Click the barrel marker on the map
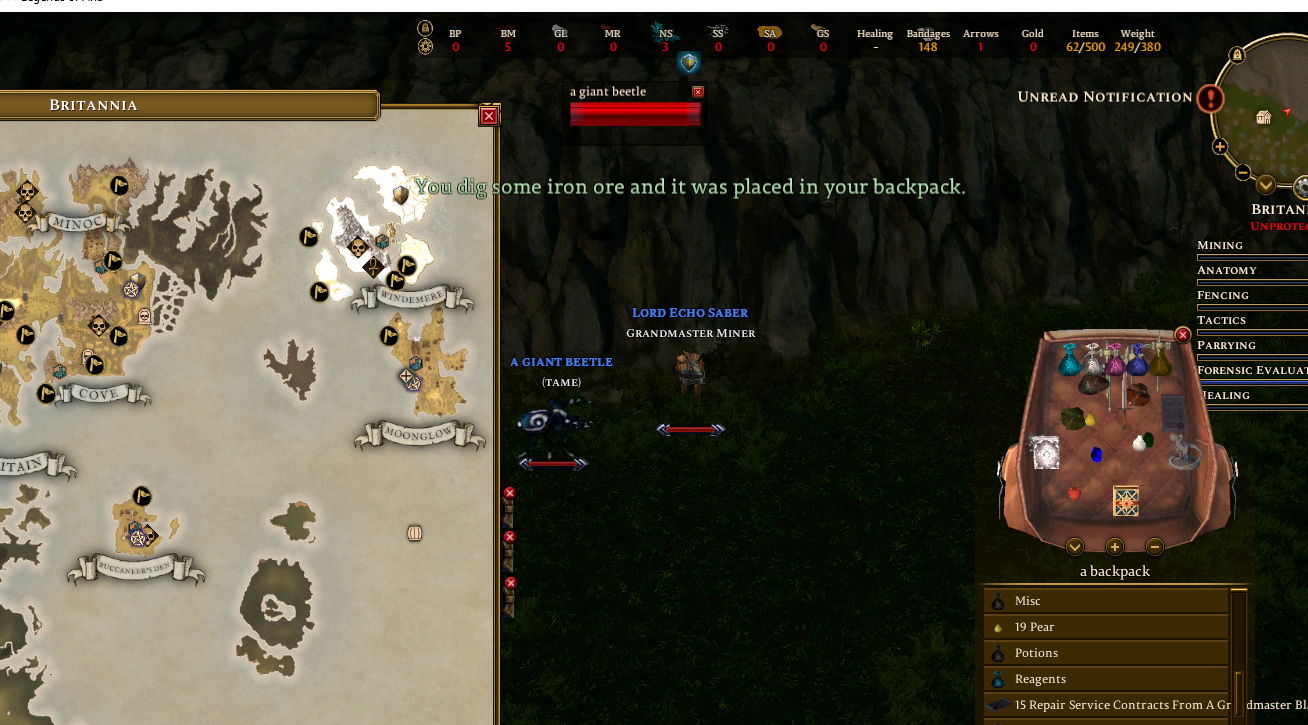Image resolution: width=1308 pixels, height=725 pixels. 415,533
